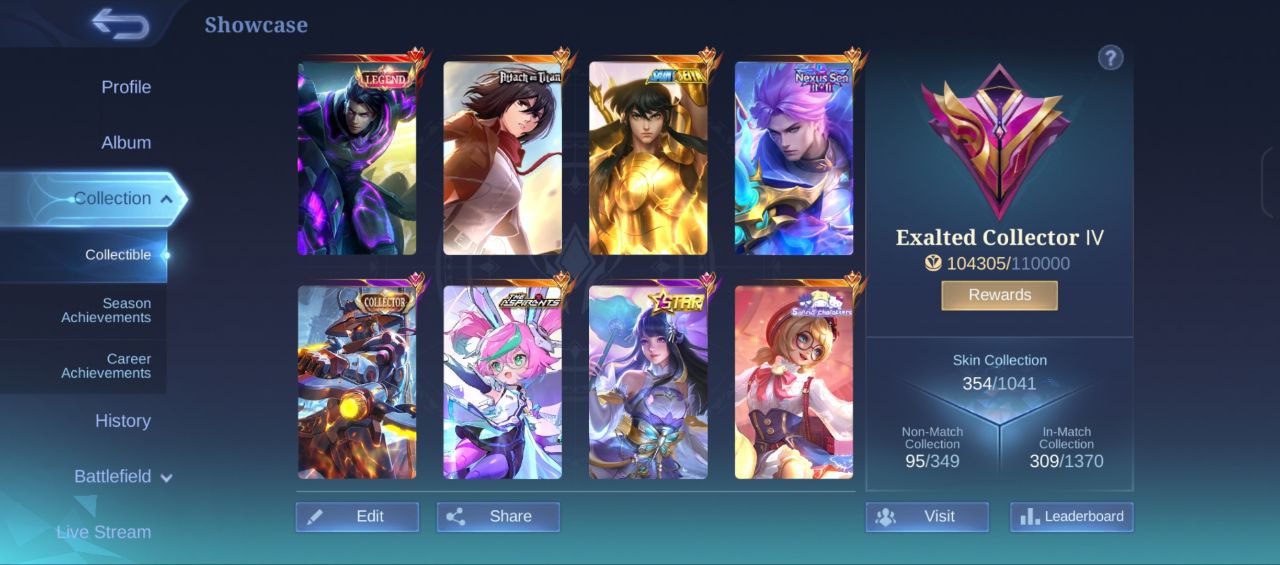Claim collector Rewards
The height and width of the screenshot is (565, 1280).
pyautogui.click(x=999, y=295)
